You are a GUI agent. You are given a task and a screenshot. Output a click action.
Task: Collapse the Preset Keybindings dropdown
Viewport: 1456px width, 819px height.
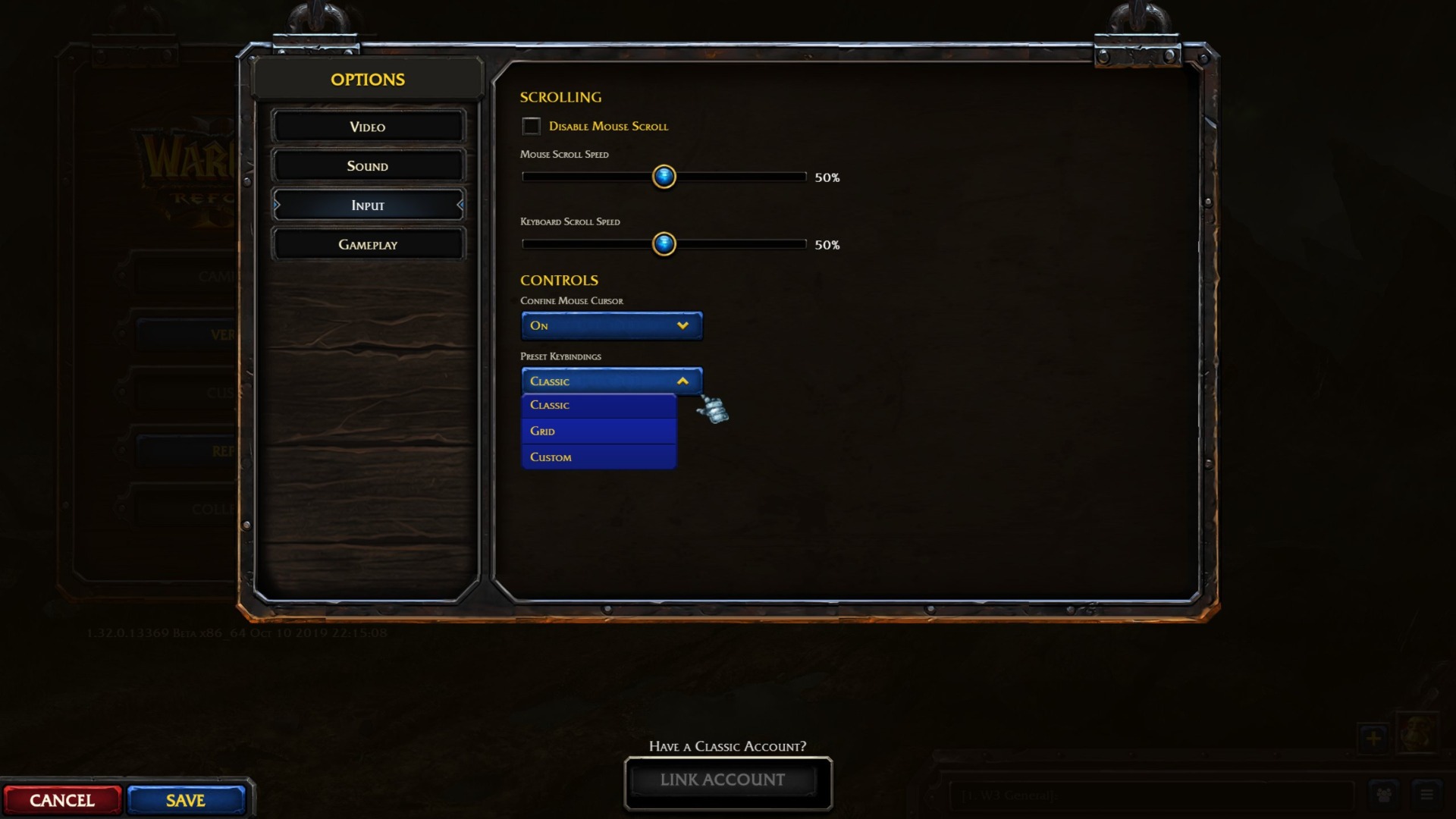[611, 381]
